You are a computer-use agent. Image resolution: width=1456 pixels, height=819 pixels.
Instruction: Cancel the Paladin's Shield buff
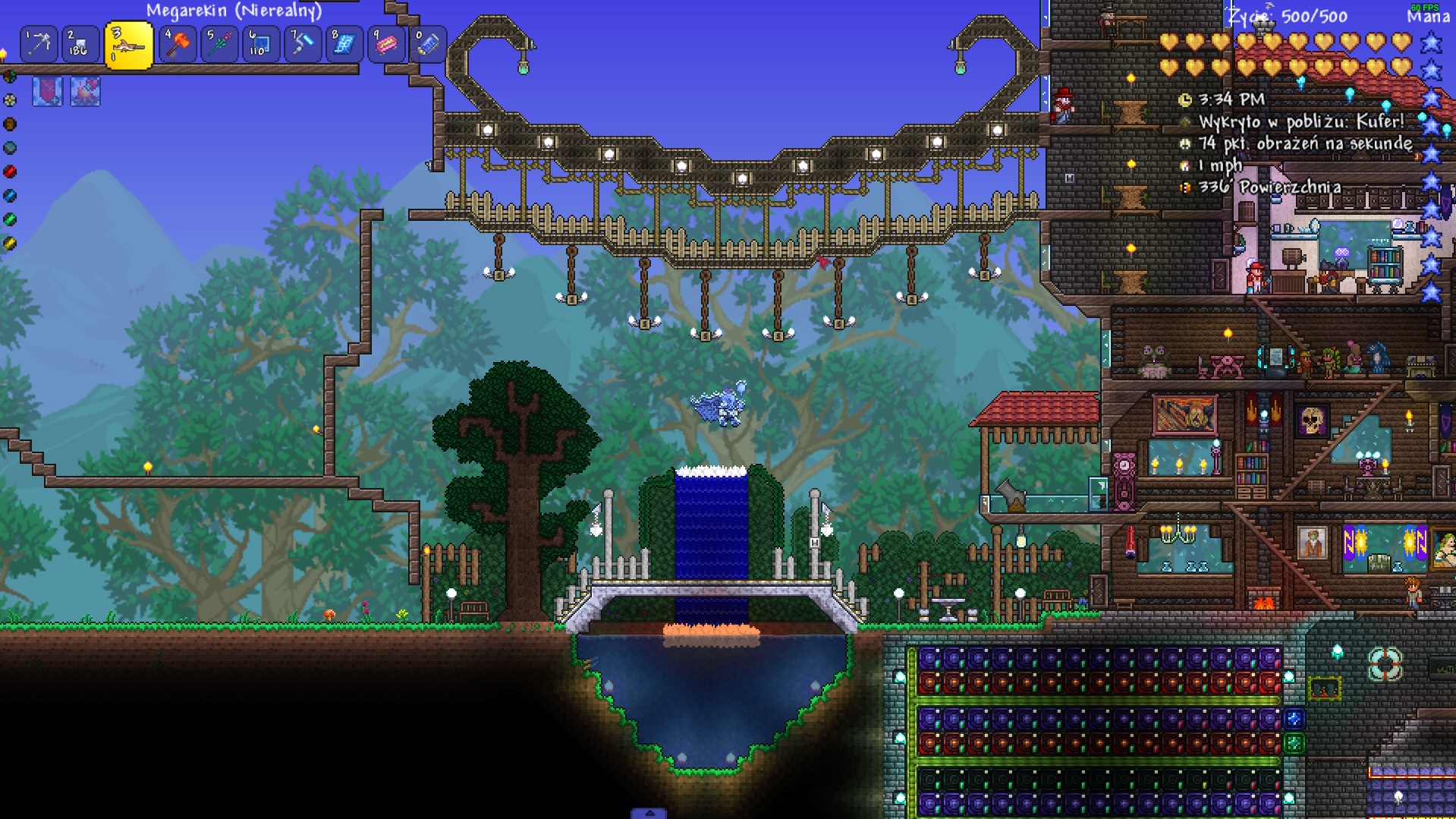[48, 93]
